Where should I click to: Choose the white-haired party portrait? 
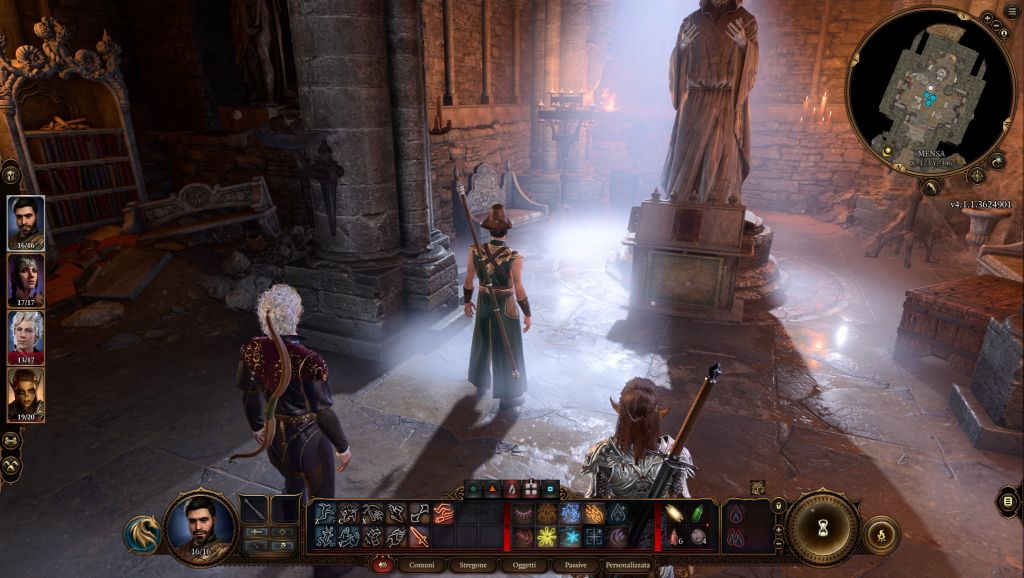point(25,337)
